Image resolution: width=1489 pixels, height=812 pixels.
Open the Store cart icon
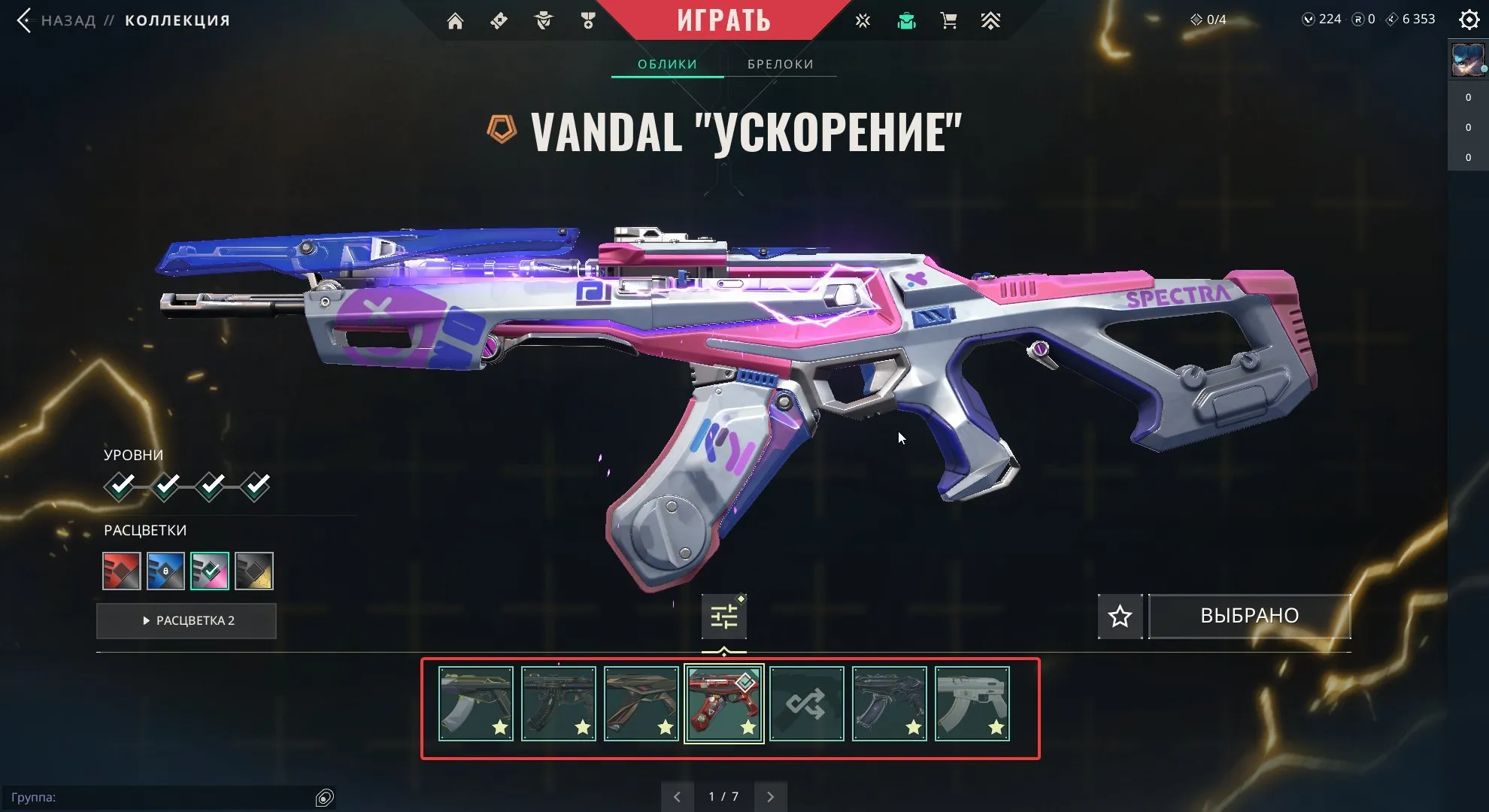[948, 20]
